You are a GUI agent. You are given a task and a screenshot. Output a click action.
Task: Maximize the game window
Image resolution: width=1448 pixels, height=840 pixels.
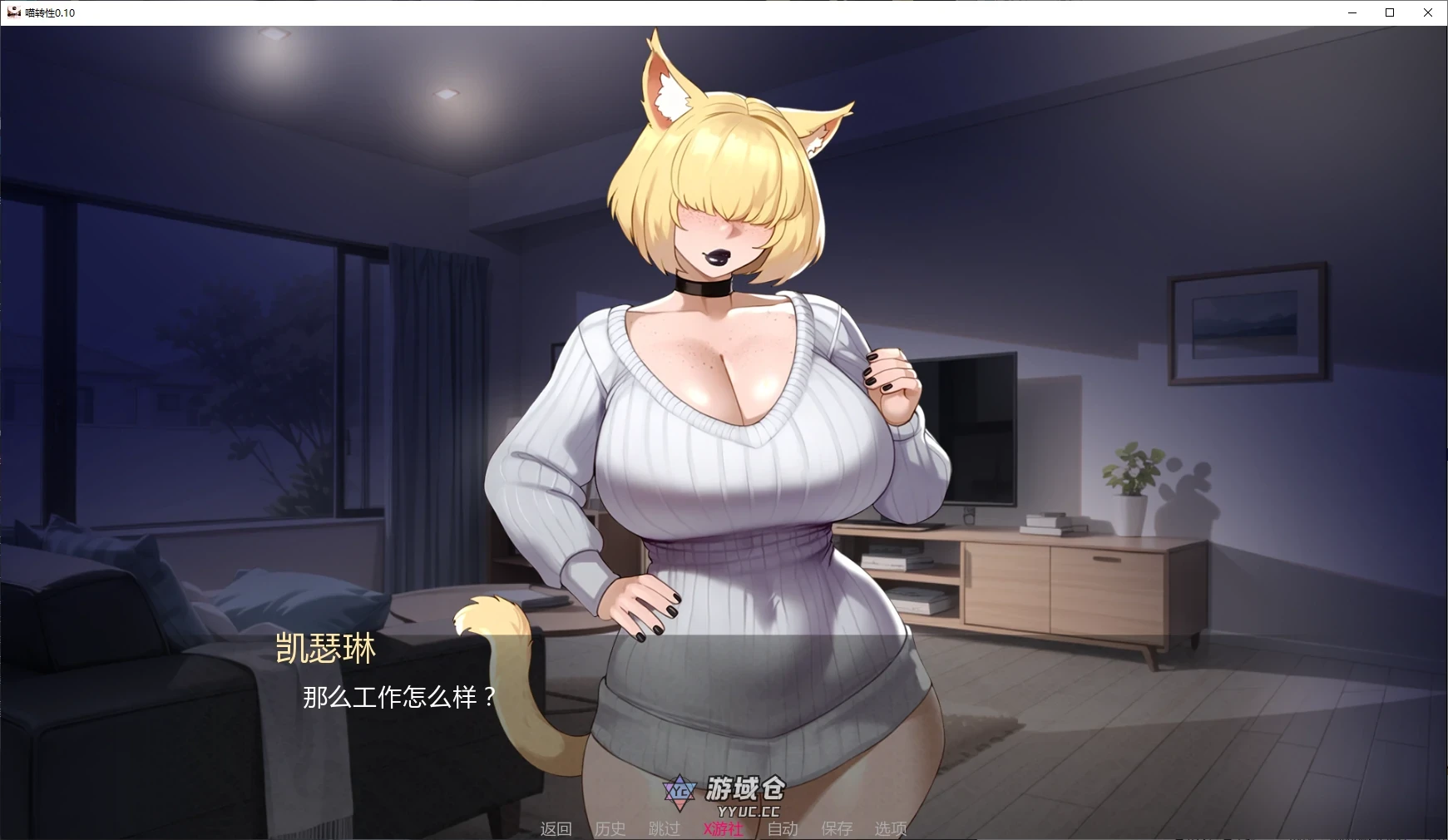[1389, 12]
